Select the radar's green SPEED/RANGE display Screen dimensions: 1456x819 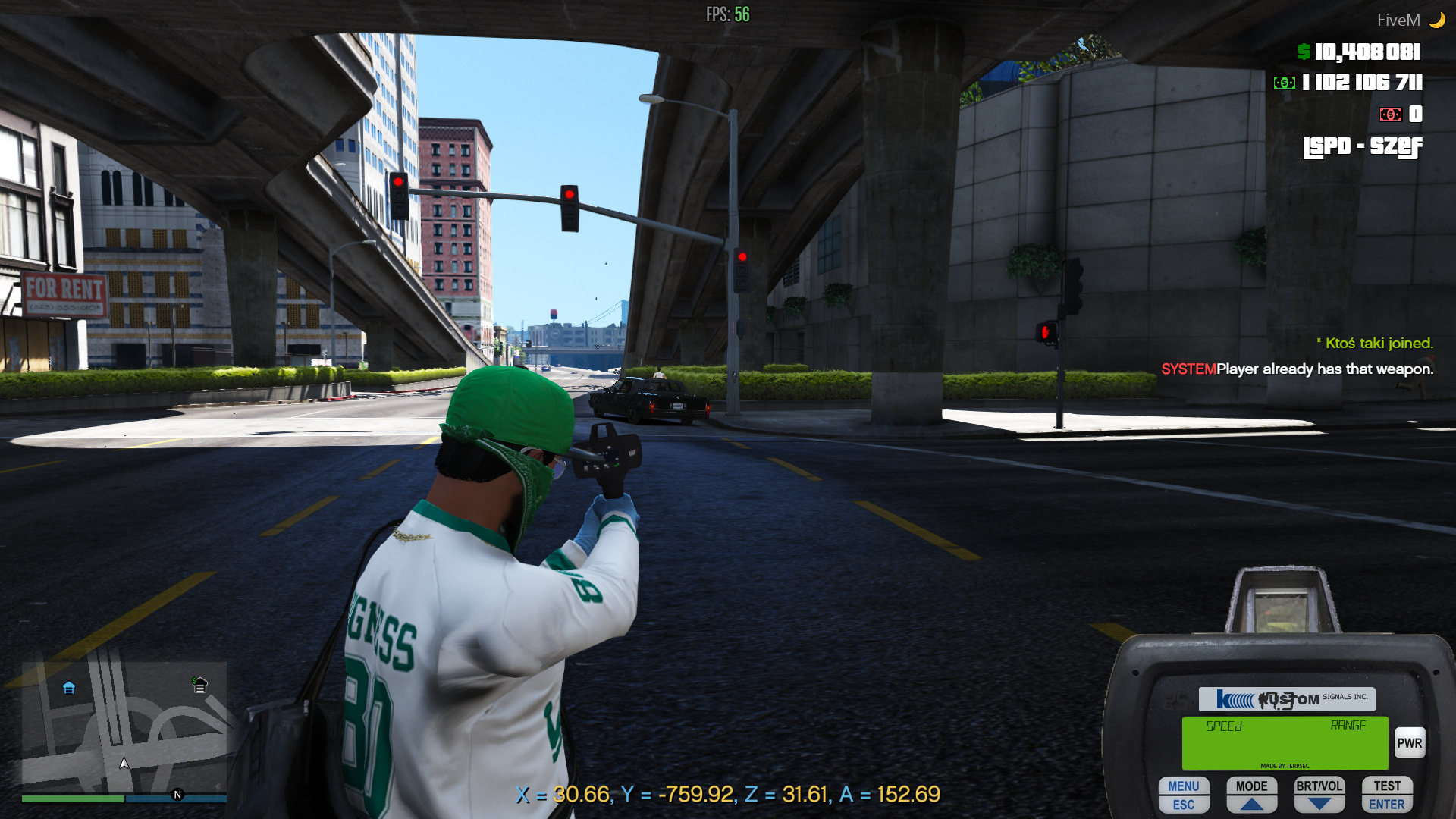pyautogui.click(x=1284, y=743)
